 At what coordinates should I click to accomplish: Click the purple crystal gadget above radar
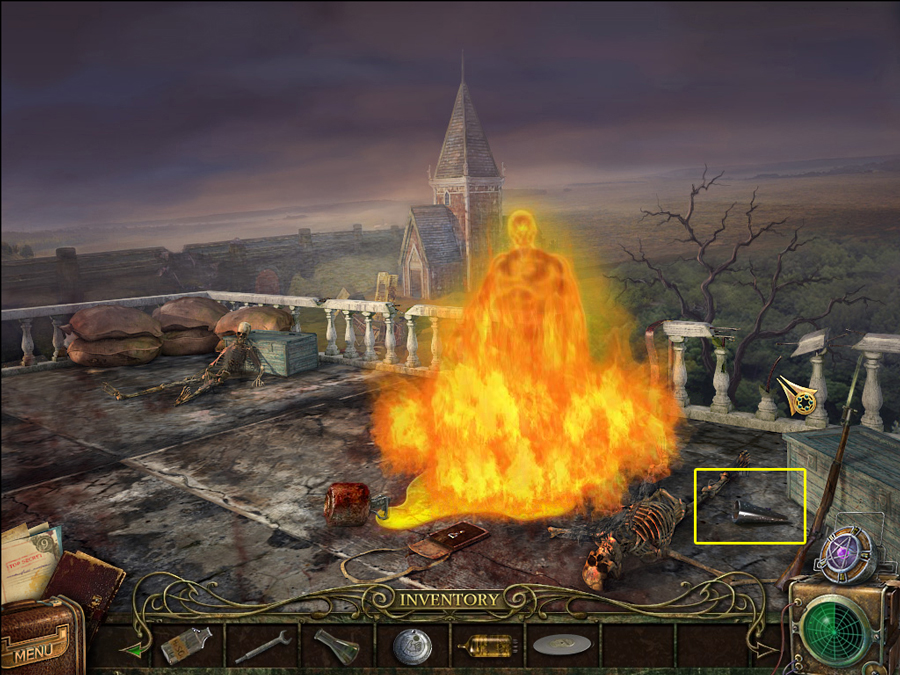point(842,552)
